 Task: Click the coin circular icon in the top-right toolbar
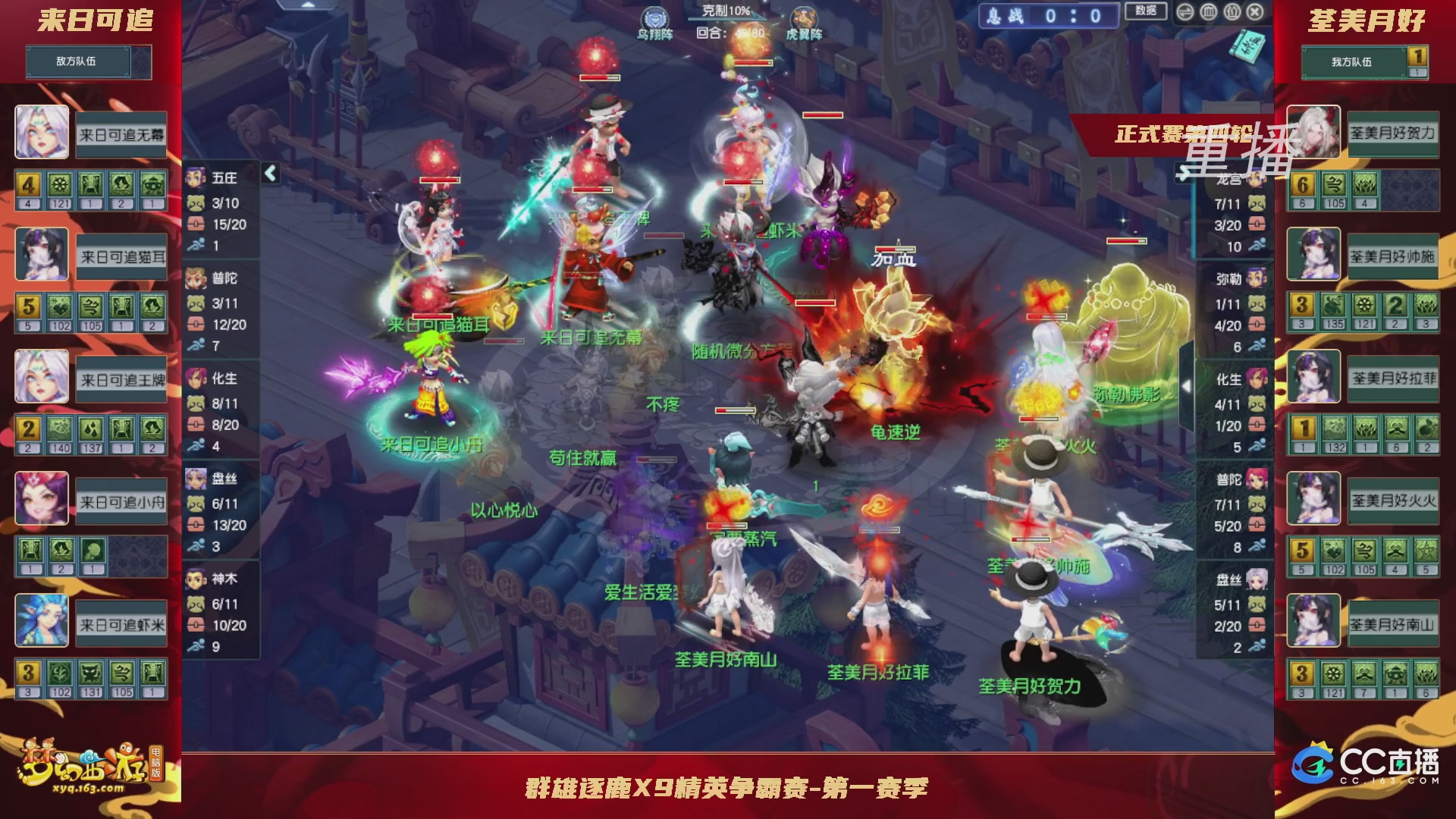tap(1233, 11)
